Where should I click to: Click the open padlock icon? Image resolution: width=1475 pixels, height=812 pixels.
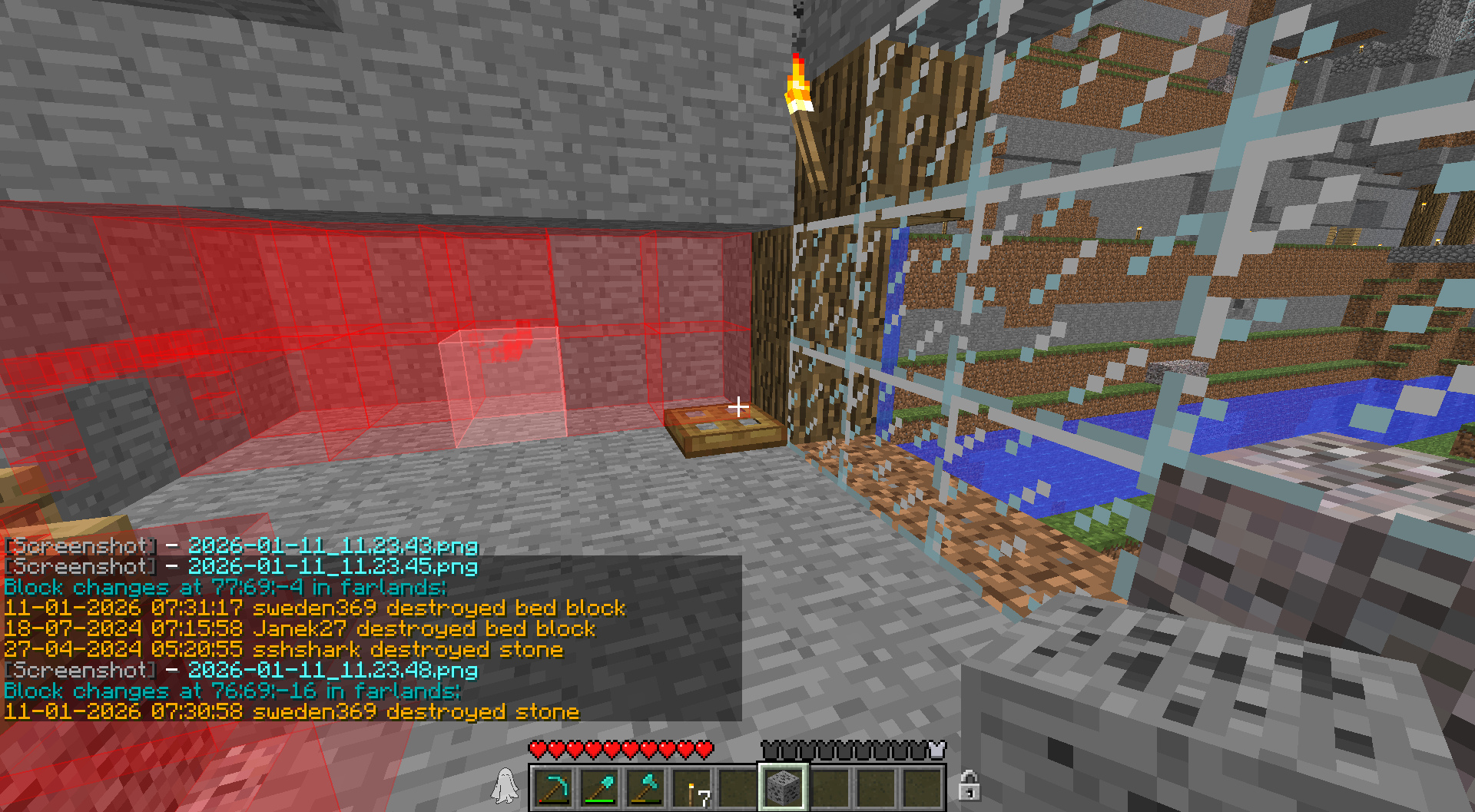968,786
